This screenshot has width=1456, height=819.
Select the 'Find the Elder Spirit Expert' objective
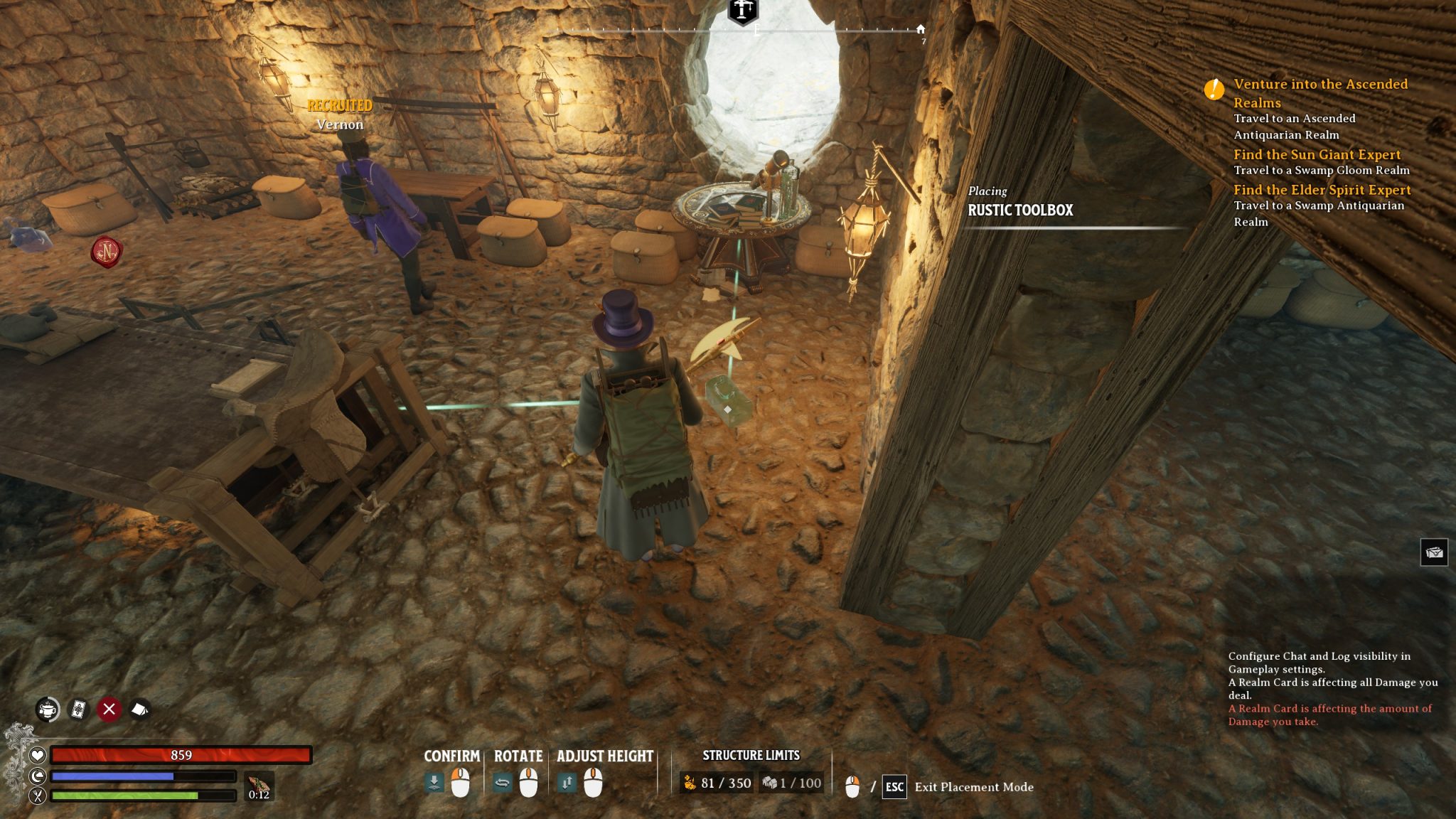[x=1322, y=190]
